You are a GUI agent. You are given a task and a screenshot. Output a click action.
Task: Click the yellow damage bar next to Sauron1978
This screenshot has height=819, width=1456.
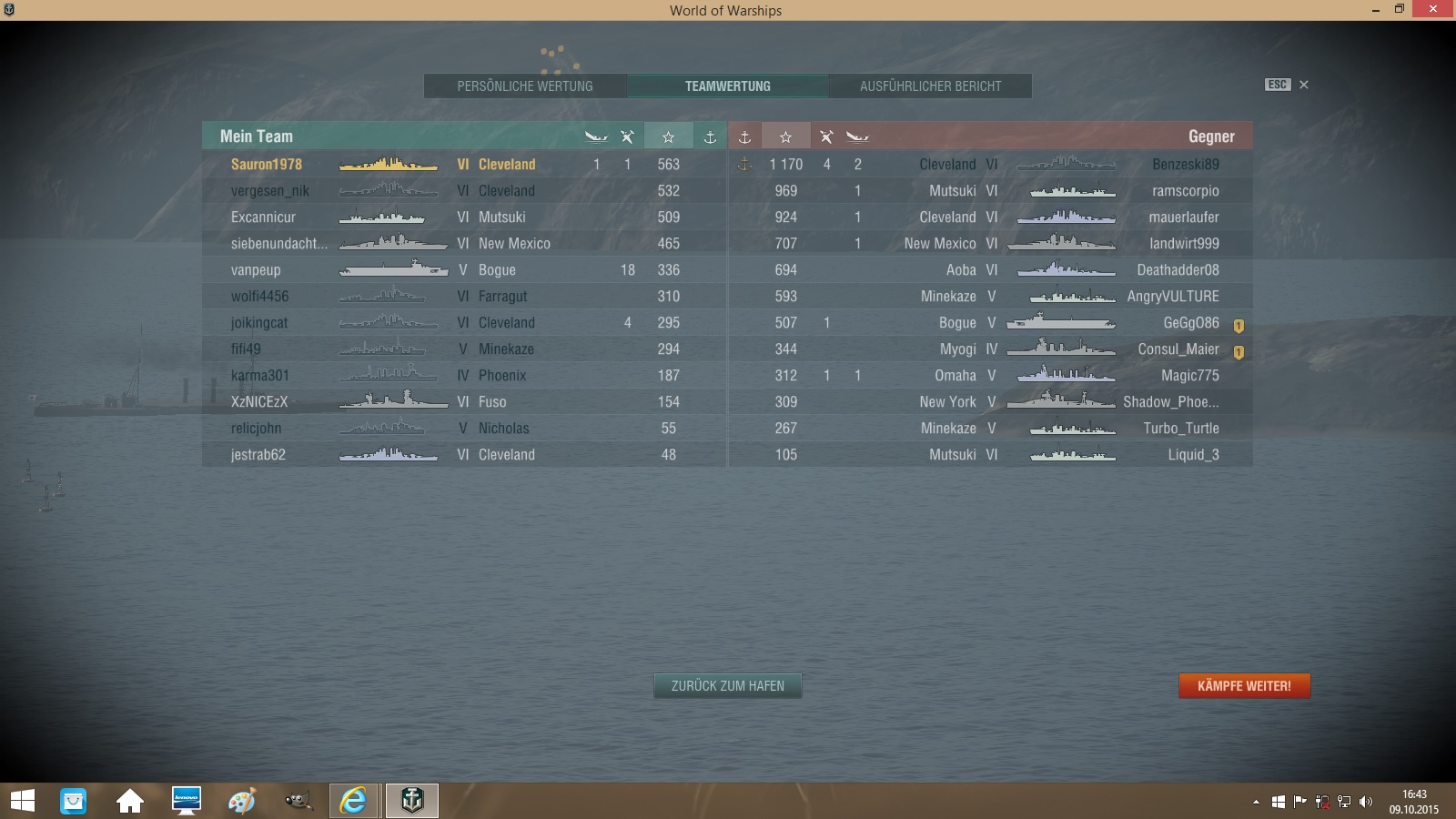(389, 165)
